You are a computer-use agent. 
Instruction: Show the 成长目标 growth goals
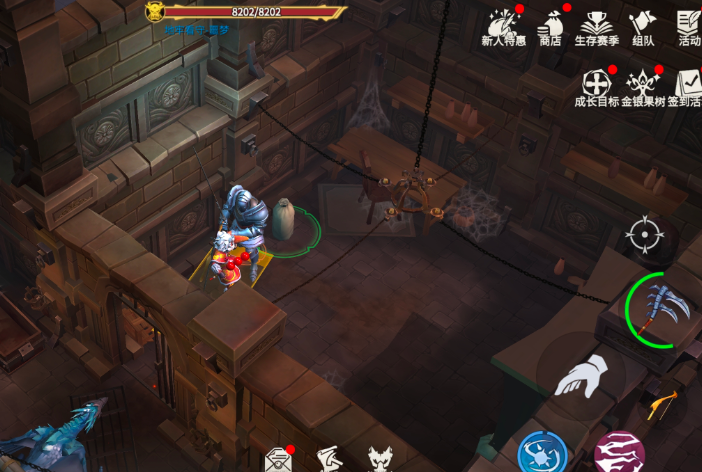coord(596,86)
